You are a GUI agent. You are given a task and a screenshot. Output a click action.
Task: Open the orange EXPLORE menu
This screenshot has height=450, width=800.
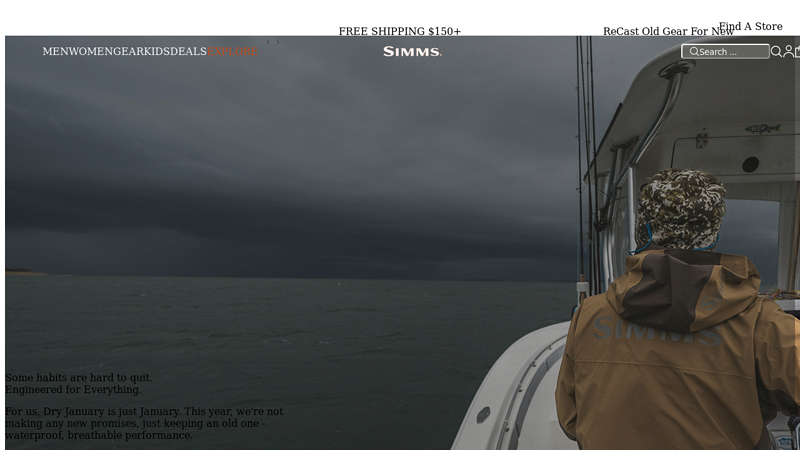232,52
